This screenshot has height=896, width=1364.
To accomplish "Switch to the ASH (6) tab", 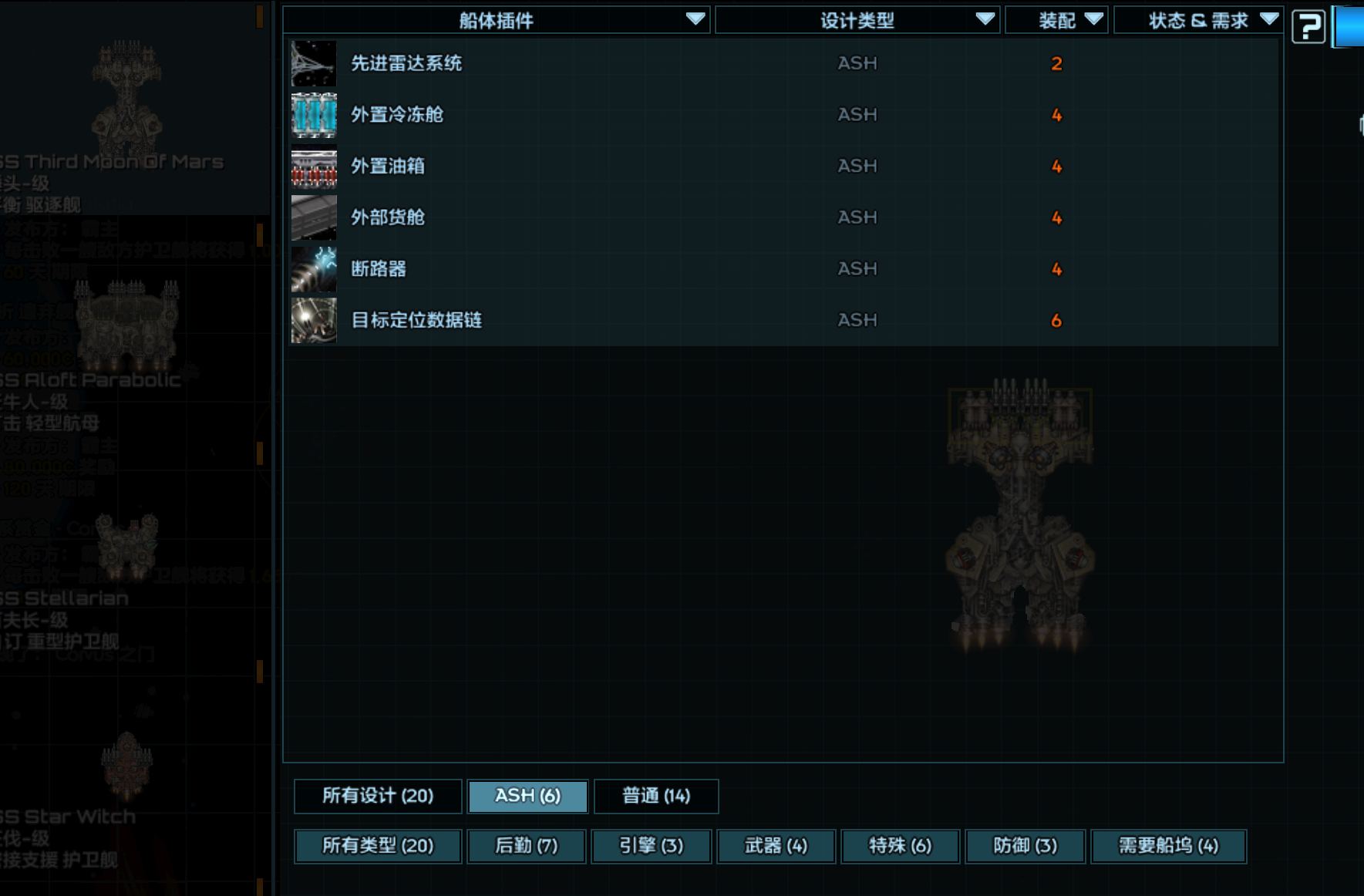I will 527,796.
